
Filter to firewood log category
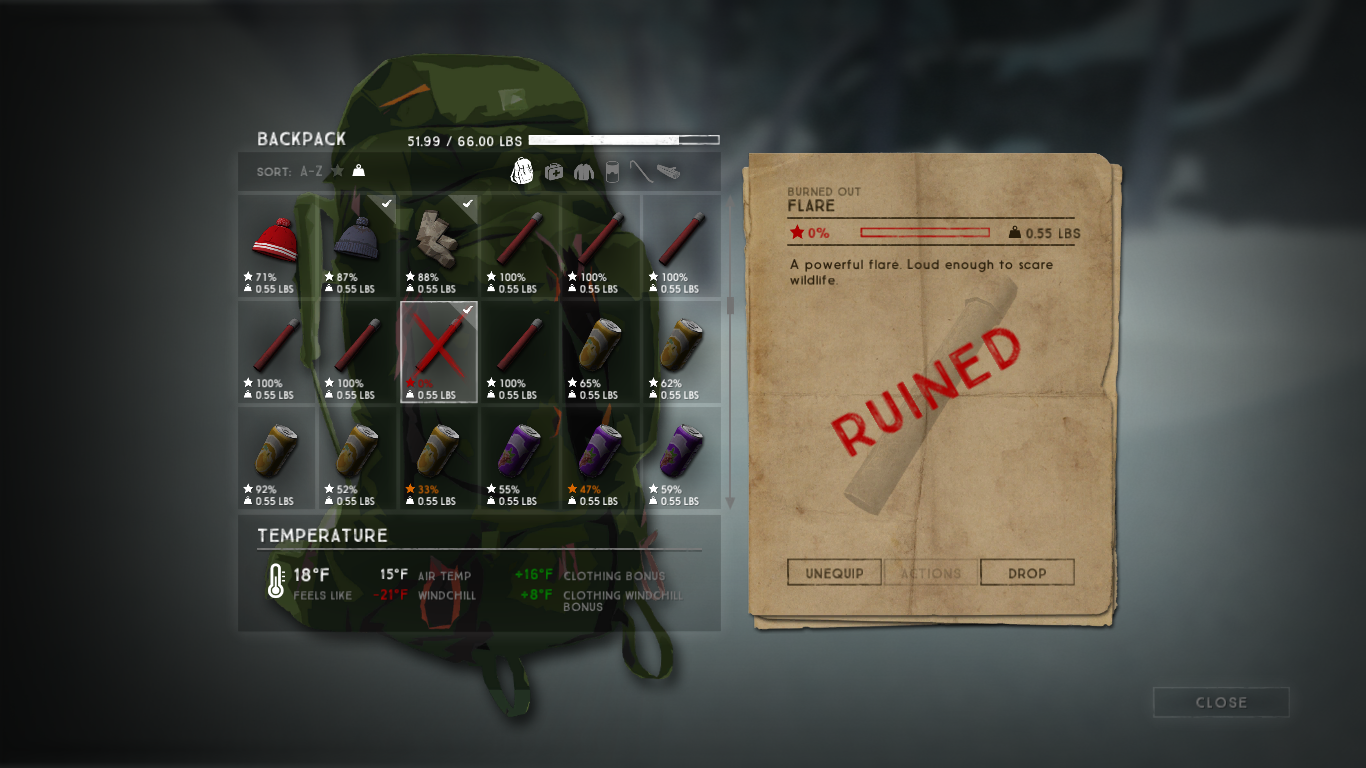(669, 172)
